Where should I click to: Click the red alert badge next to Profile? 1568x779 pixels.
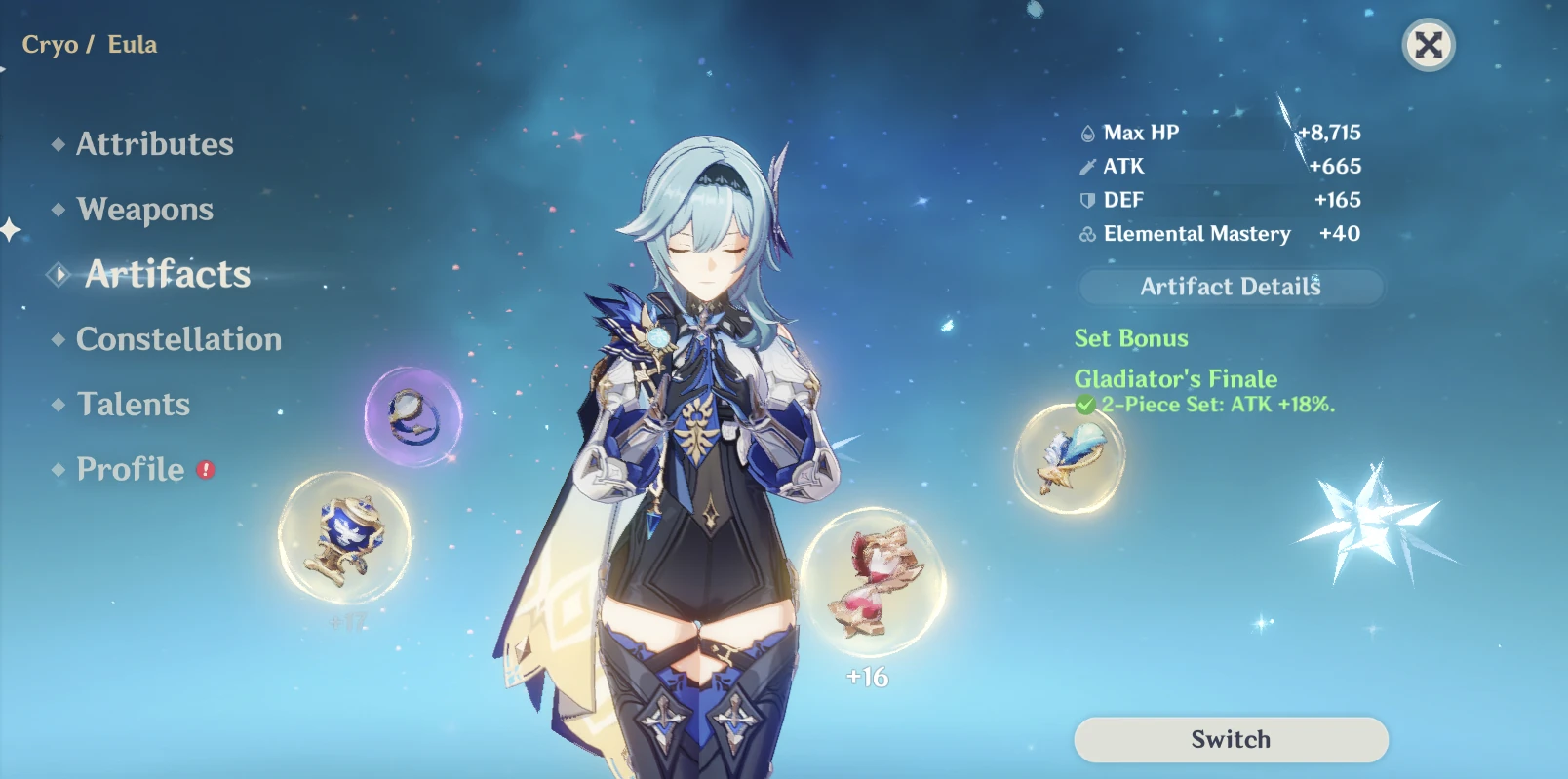[x=205, y=468]
